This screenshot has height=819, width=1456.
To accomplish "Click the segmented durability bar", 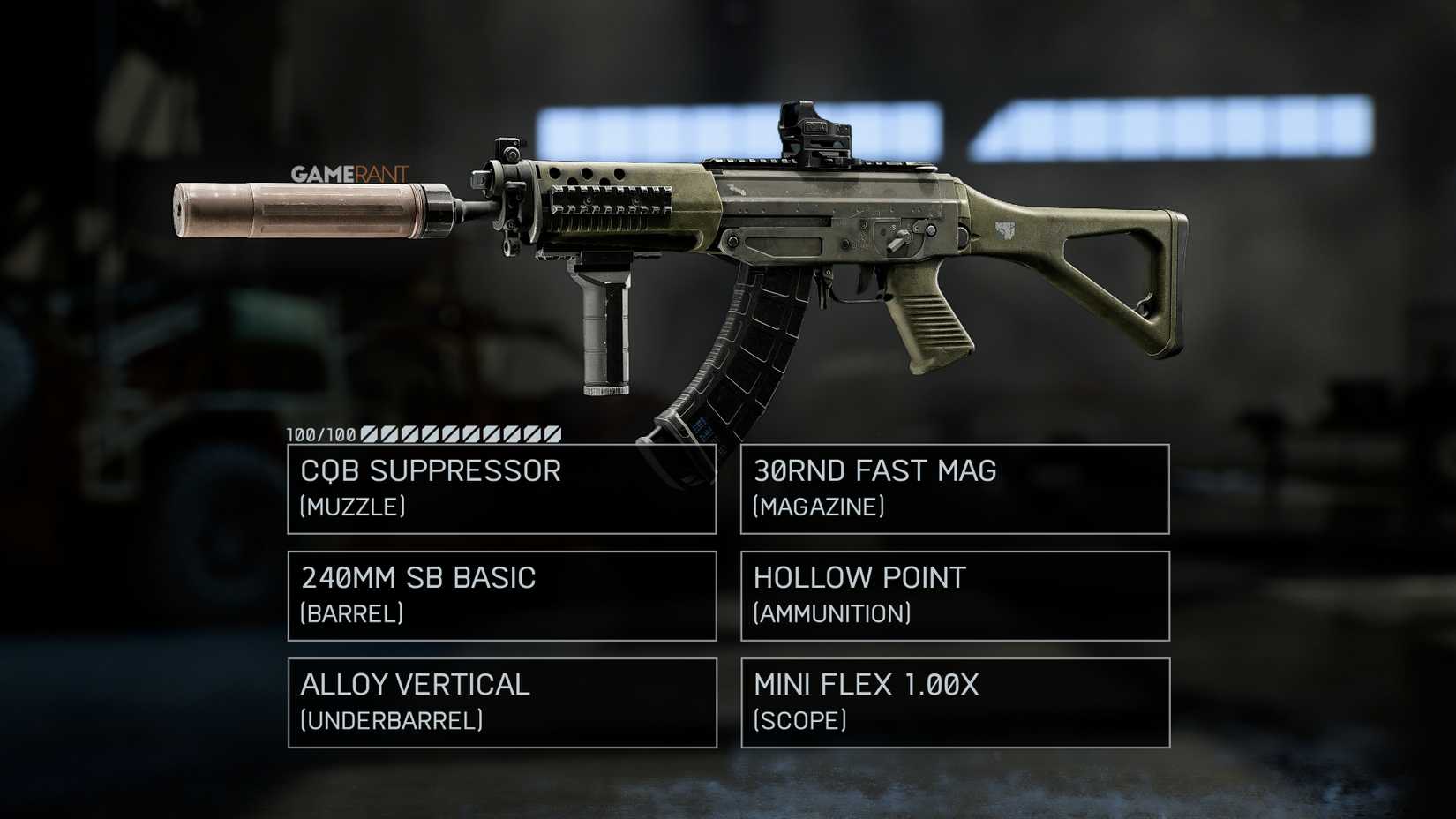I will [x=459, y=433].
